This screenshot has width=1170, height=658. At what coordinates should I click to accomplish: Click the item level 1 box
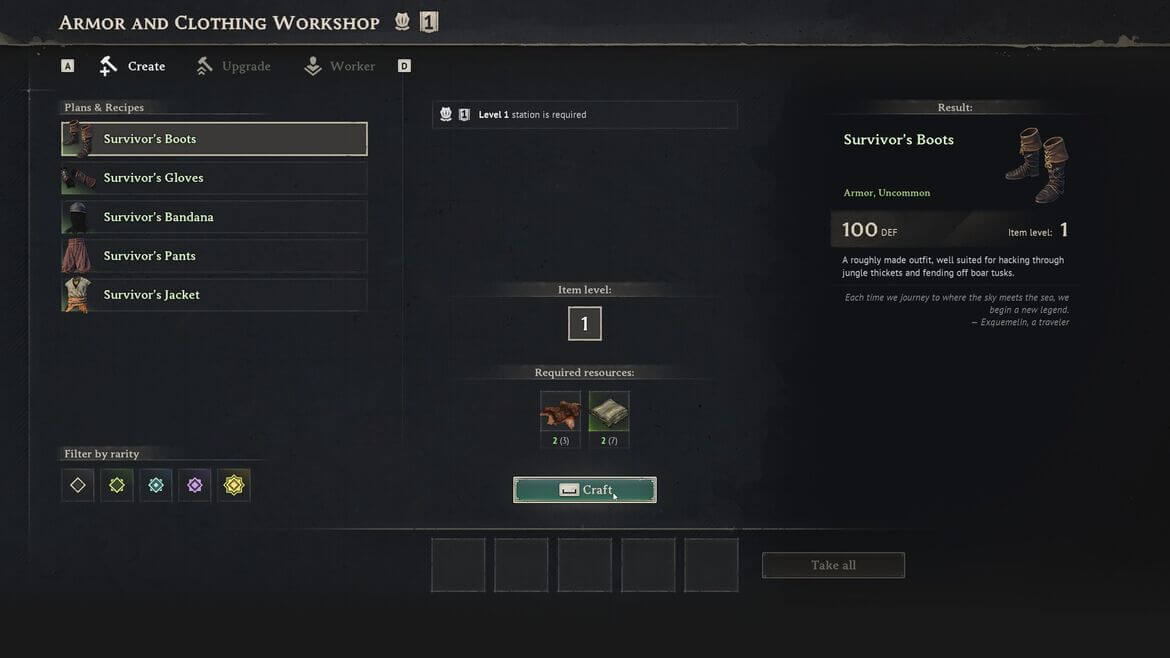(585, 324)
